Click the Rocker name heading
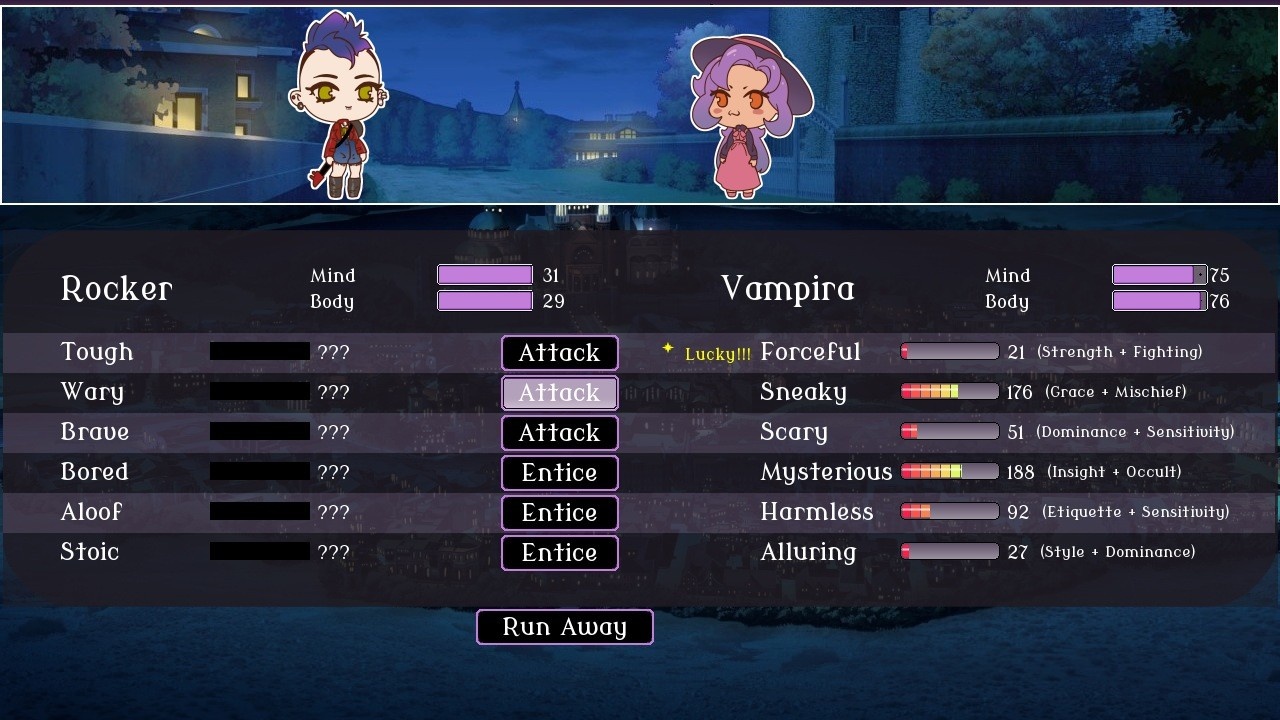 point(116,289)
